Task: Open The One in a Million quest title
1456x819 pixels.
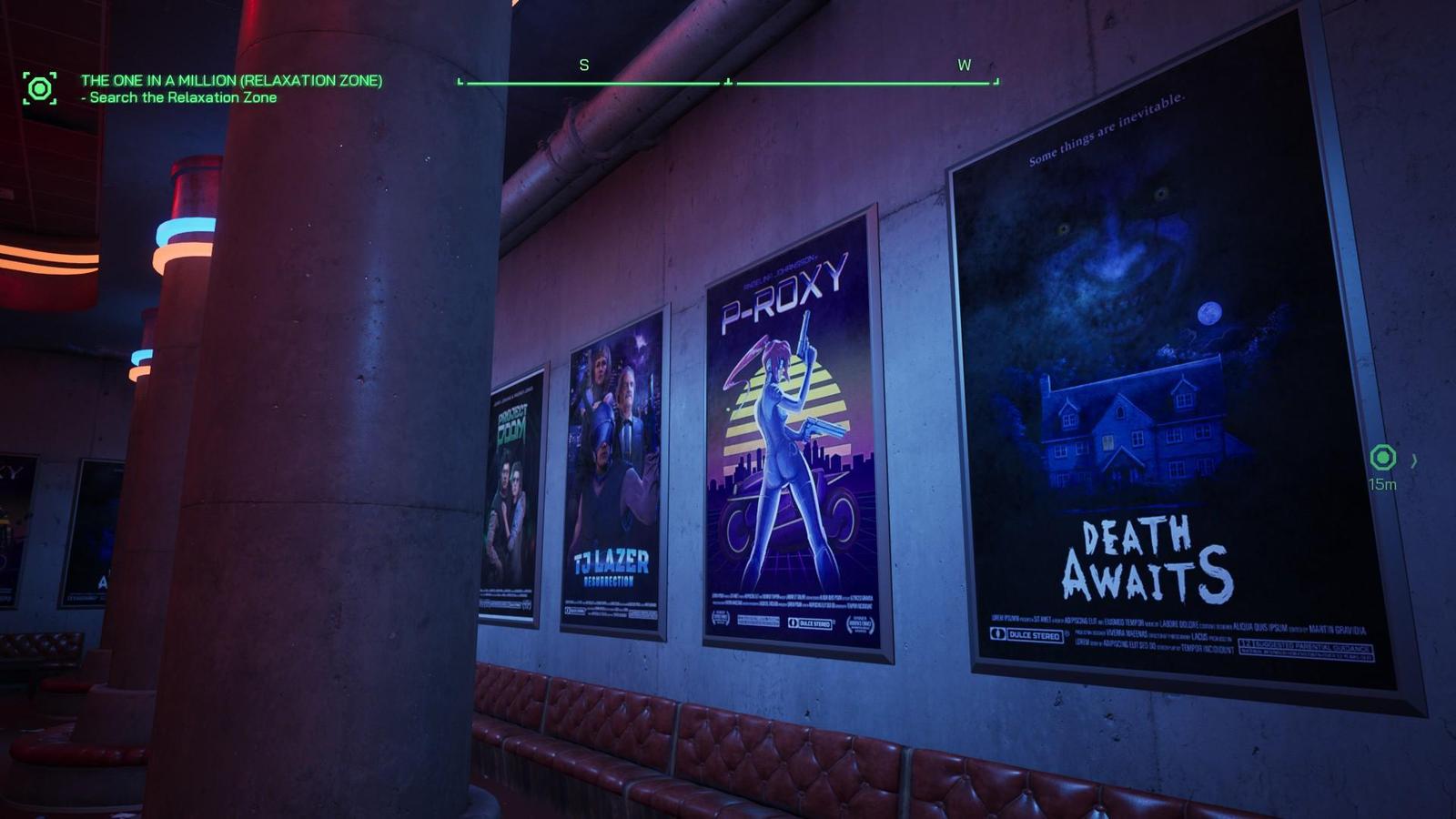Action: click(x=231, y=80)
